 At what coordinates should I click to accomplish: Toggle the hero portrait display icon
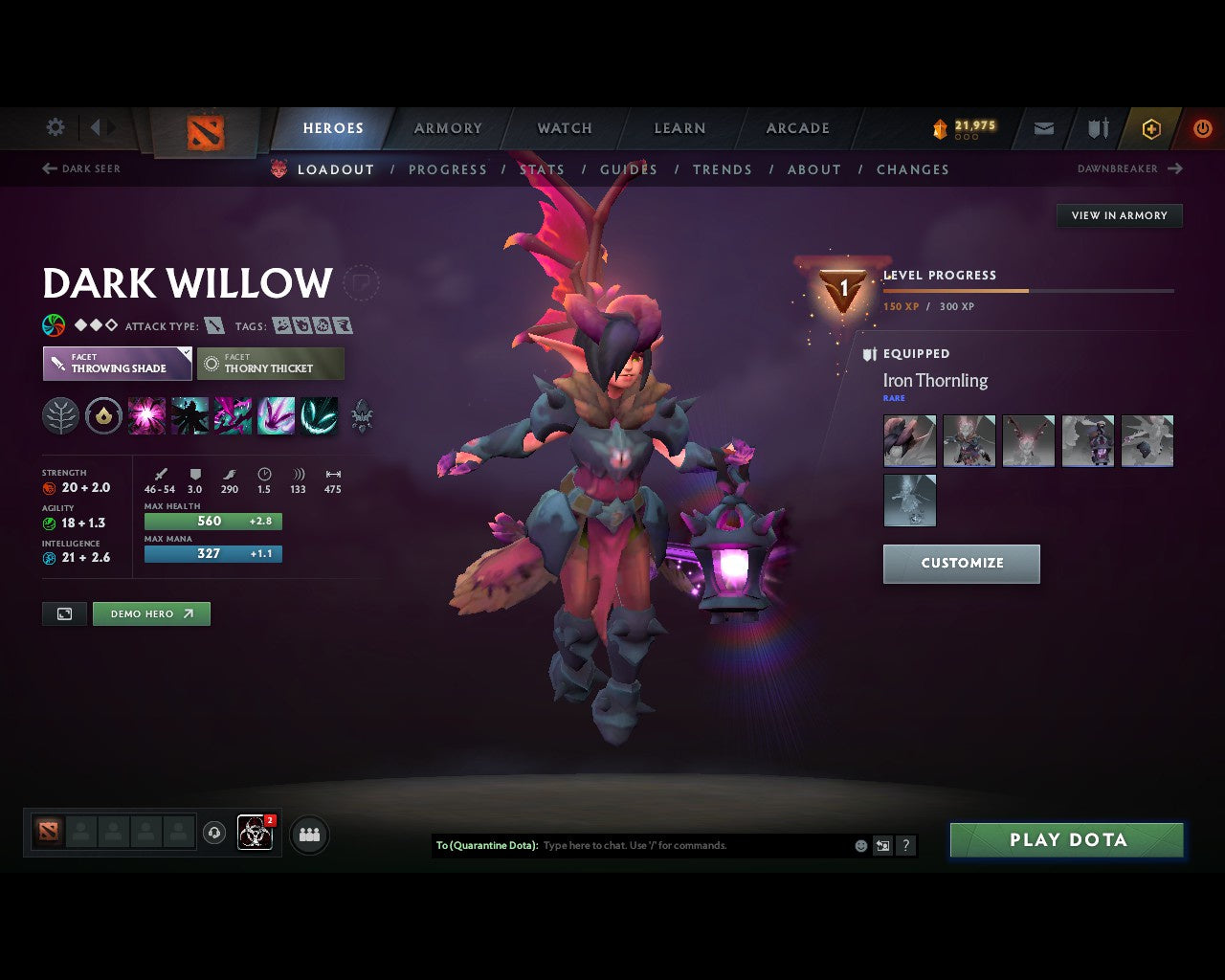63,613
